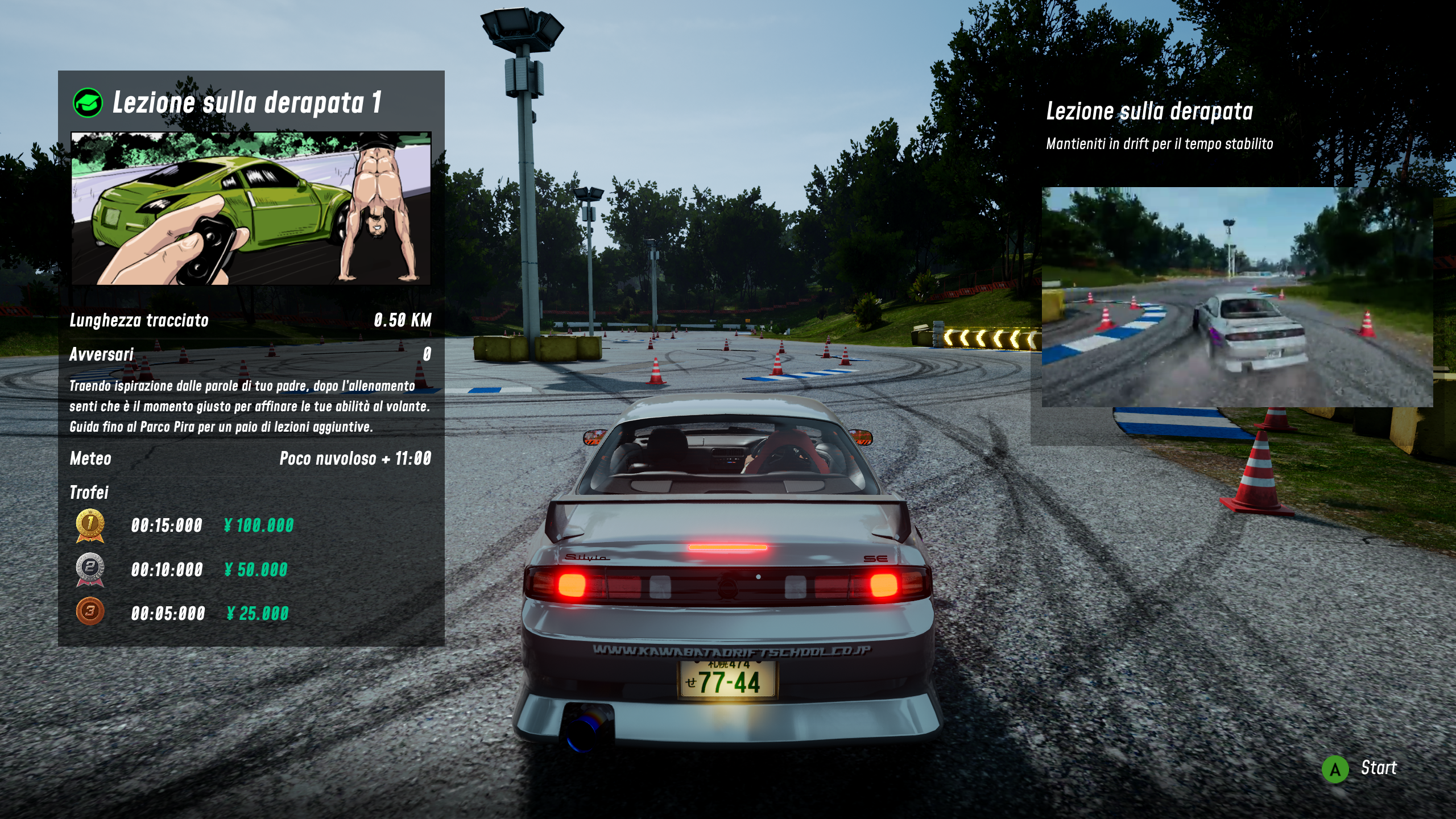Image resolution: width=1456 pixels, height=819 pixels.
Task: Click the Start label to begin the lesson
Action: coord(1378,768)
